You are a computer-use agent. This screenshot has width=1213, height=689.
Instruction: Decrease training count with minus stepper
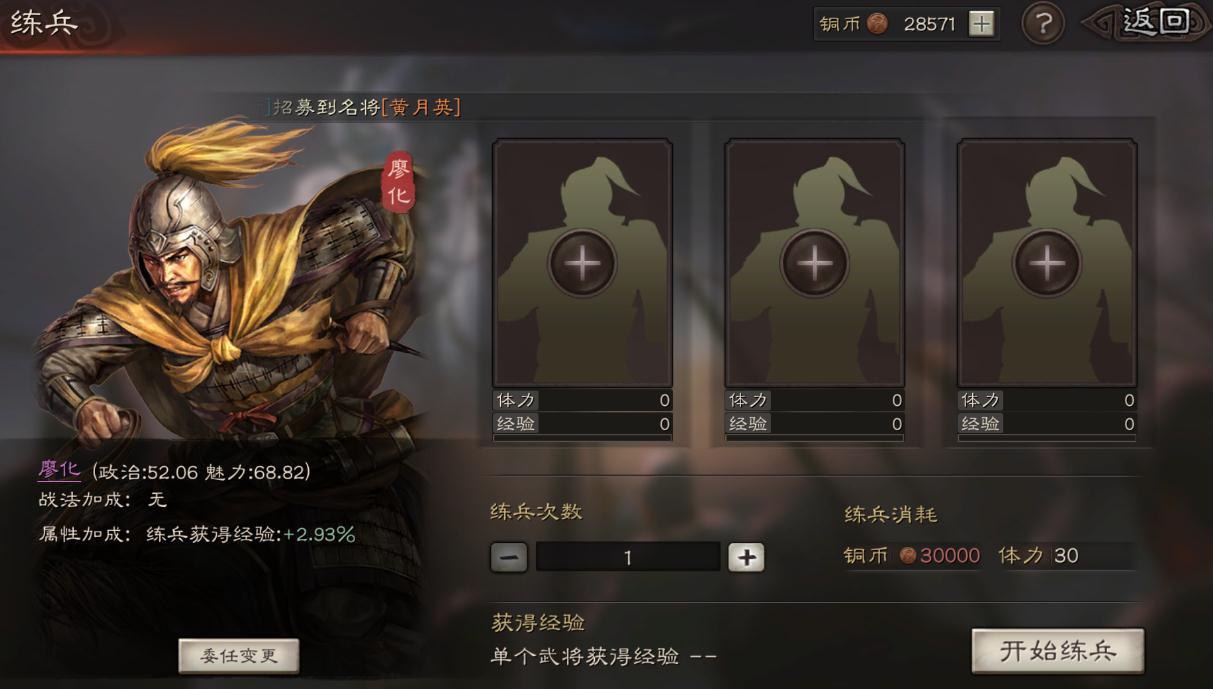tap(509, 557)
